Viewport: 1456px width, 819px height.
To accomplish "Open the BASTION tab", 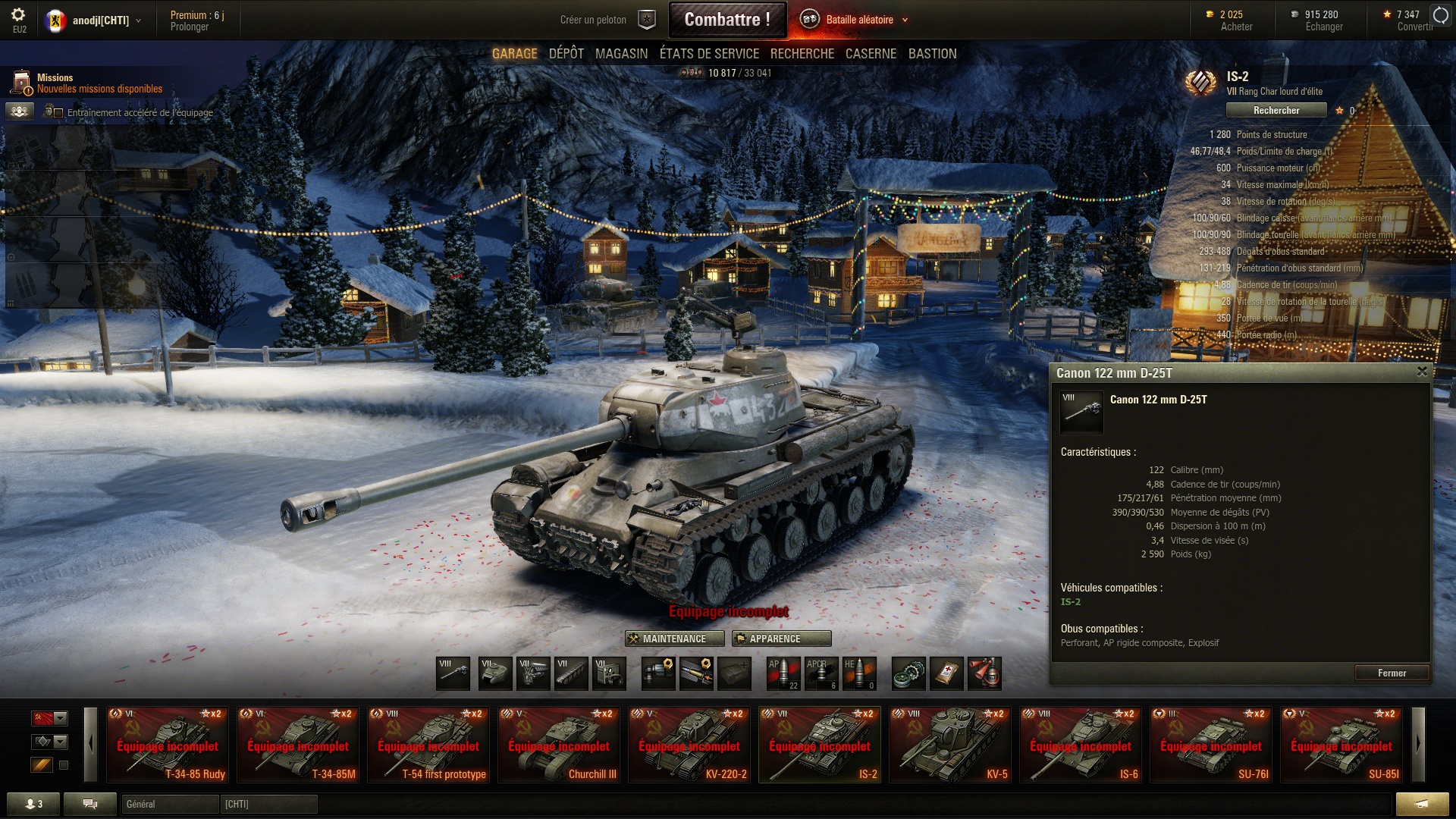I will [932, 54].
